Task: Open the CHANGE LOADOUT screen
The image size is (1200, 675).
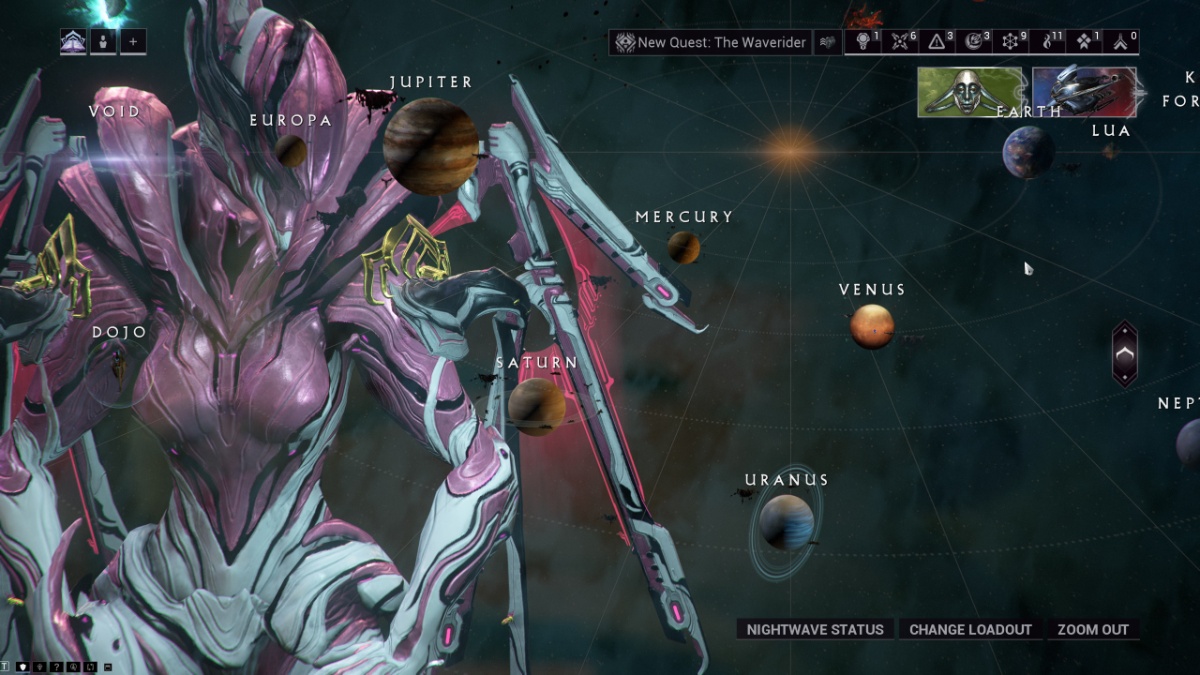Action: 970,629
